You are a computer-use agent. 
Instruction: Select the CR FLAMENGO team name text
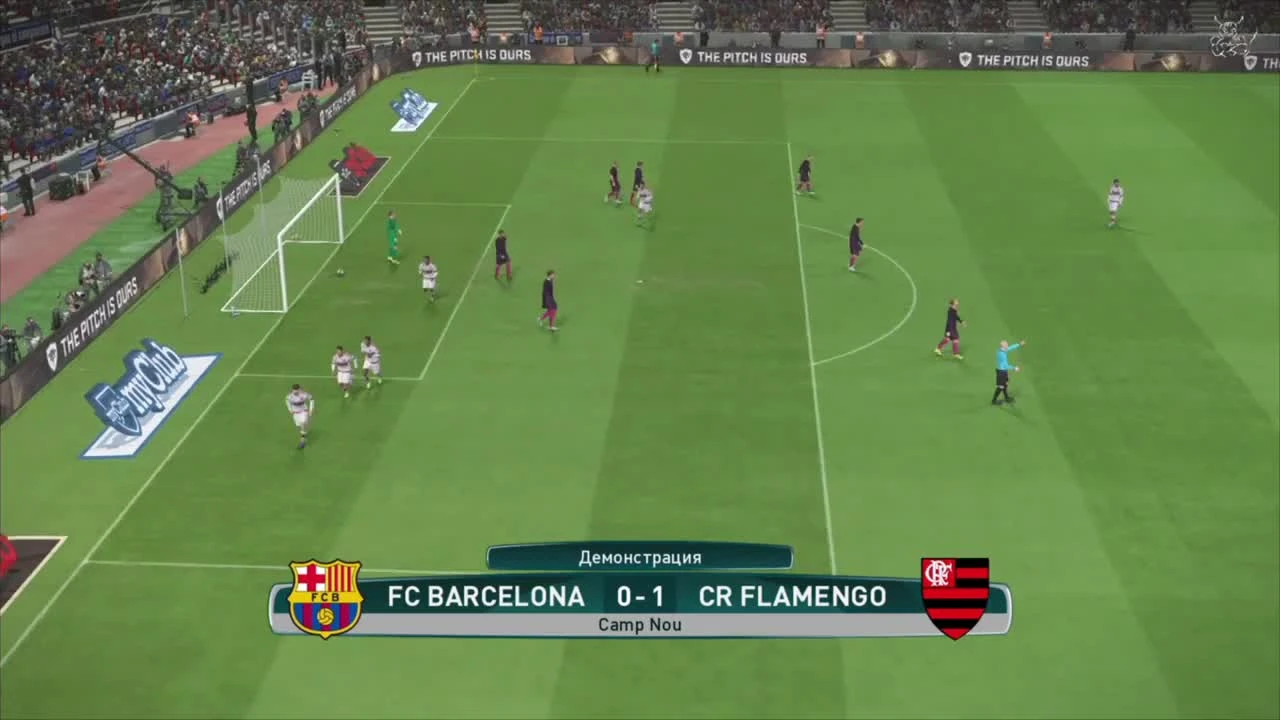(792, 596)
